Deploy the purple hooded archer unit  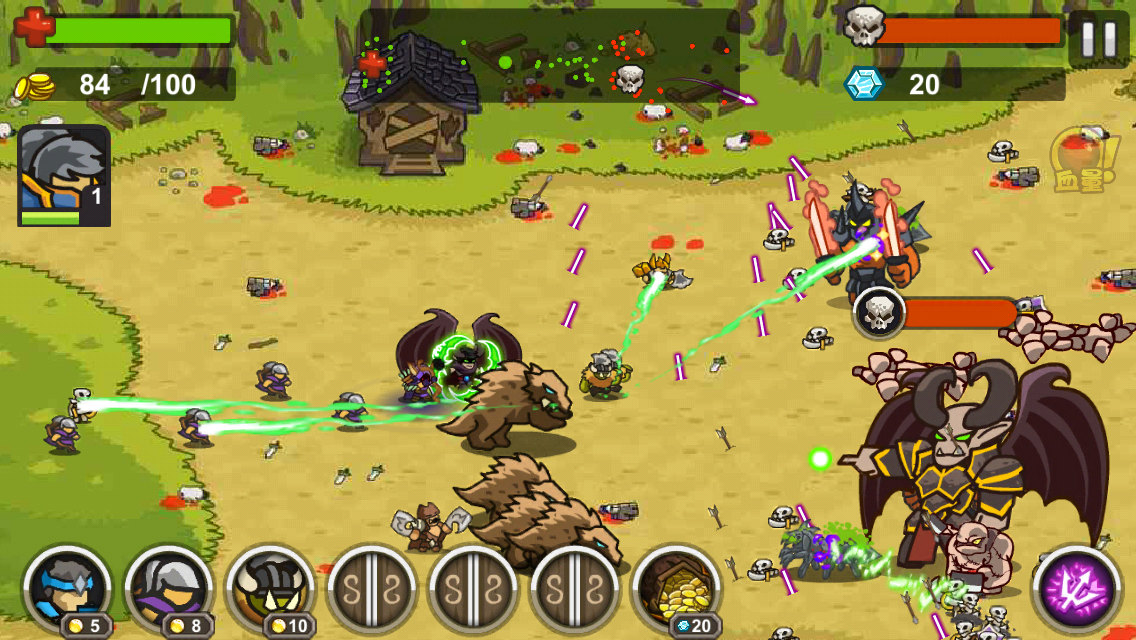pyautogui.click(x=169, y=590)
